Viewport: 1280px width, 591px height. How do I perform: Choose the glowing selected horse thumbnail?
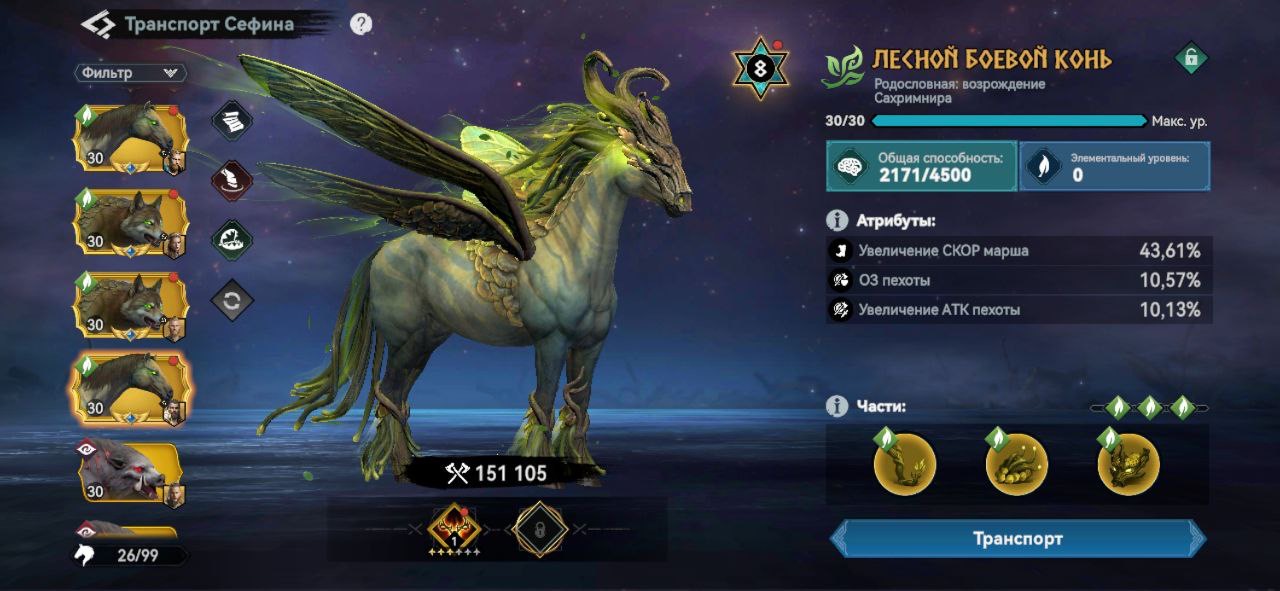129,389
